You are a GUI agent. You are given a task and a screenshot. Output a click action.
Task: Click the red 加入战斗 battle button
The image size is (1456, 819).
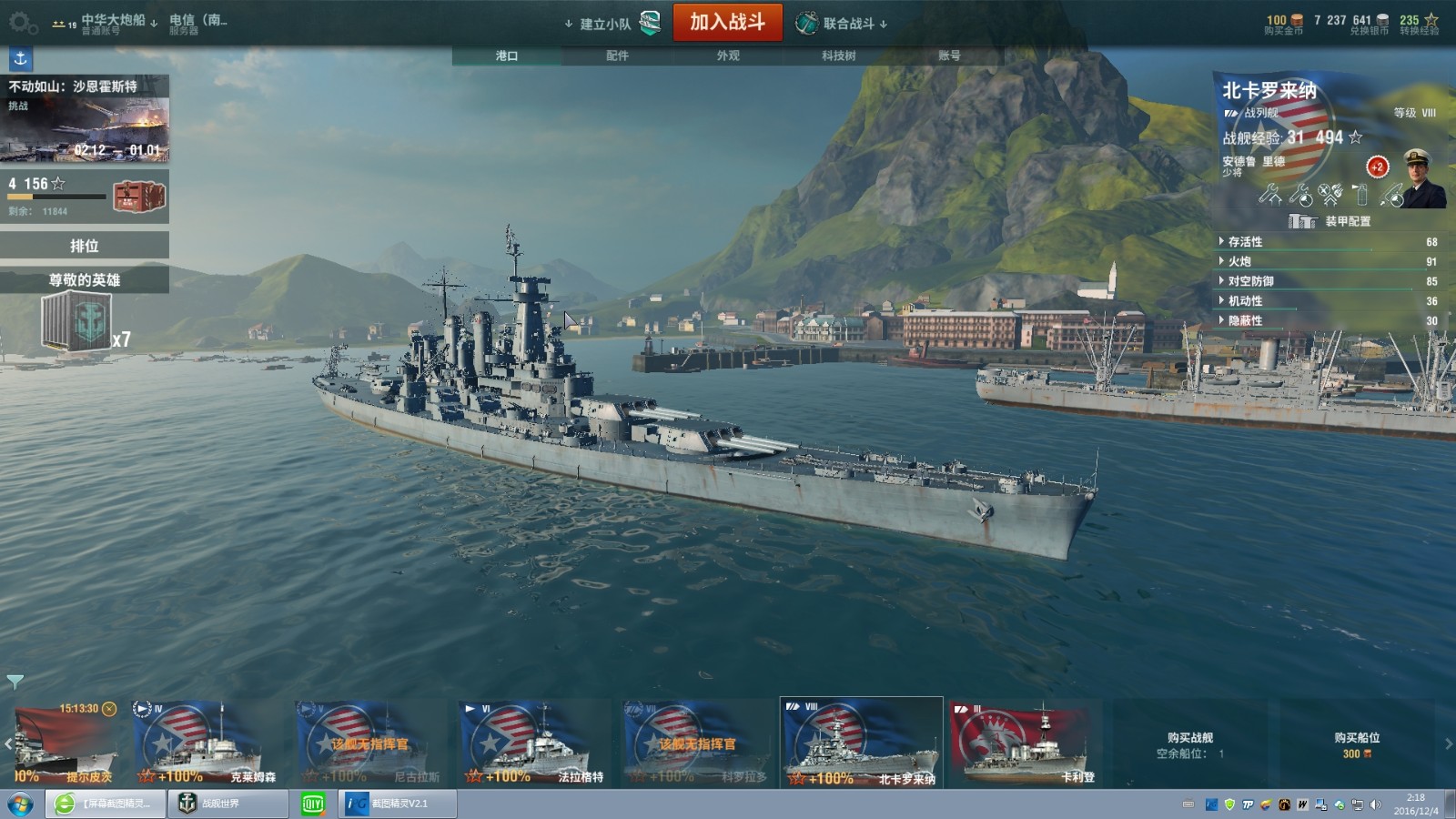727,23
